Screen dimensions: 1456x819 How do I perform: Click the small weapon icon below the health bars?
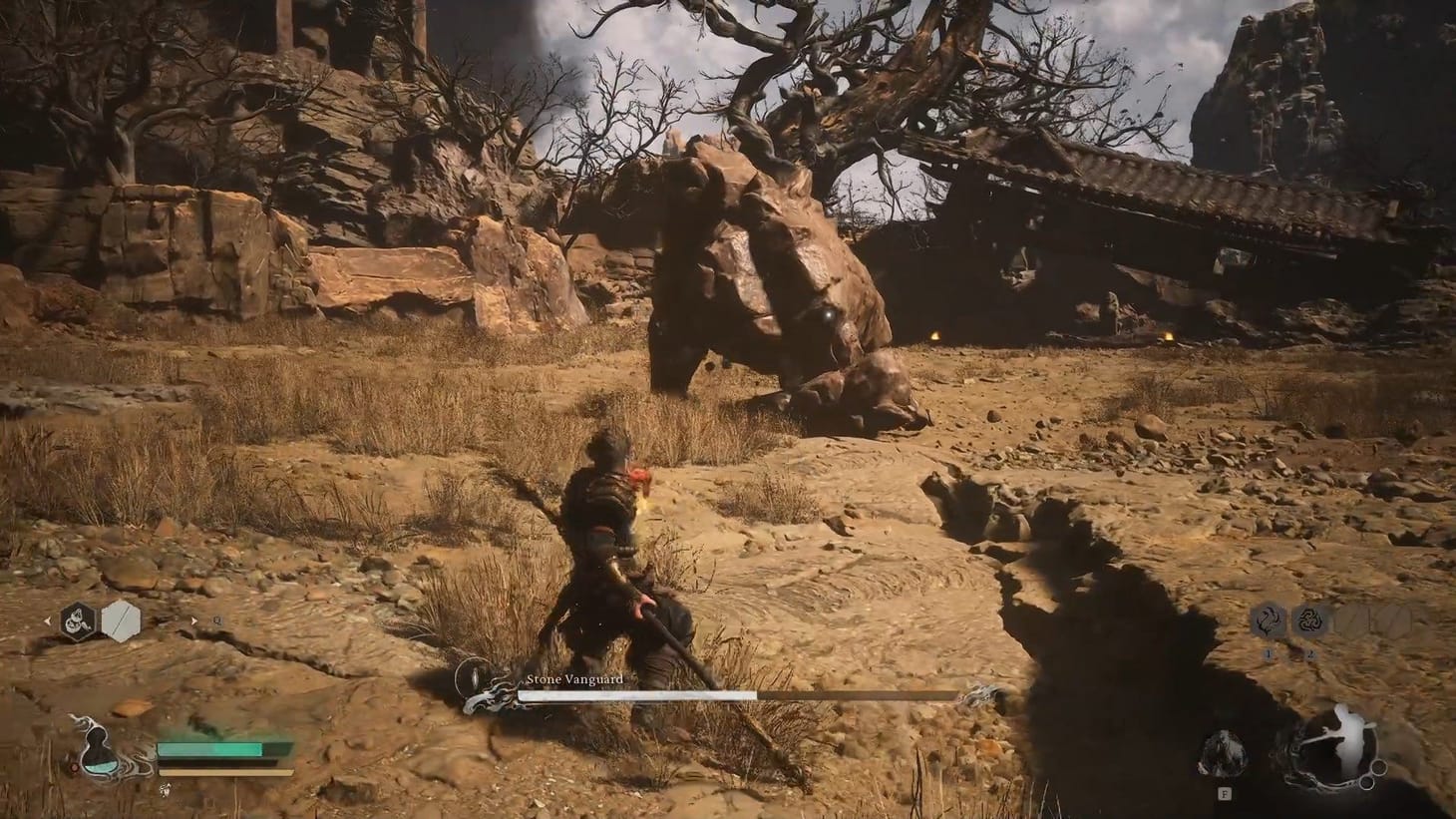(x=166, y=790)
